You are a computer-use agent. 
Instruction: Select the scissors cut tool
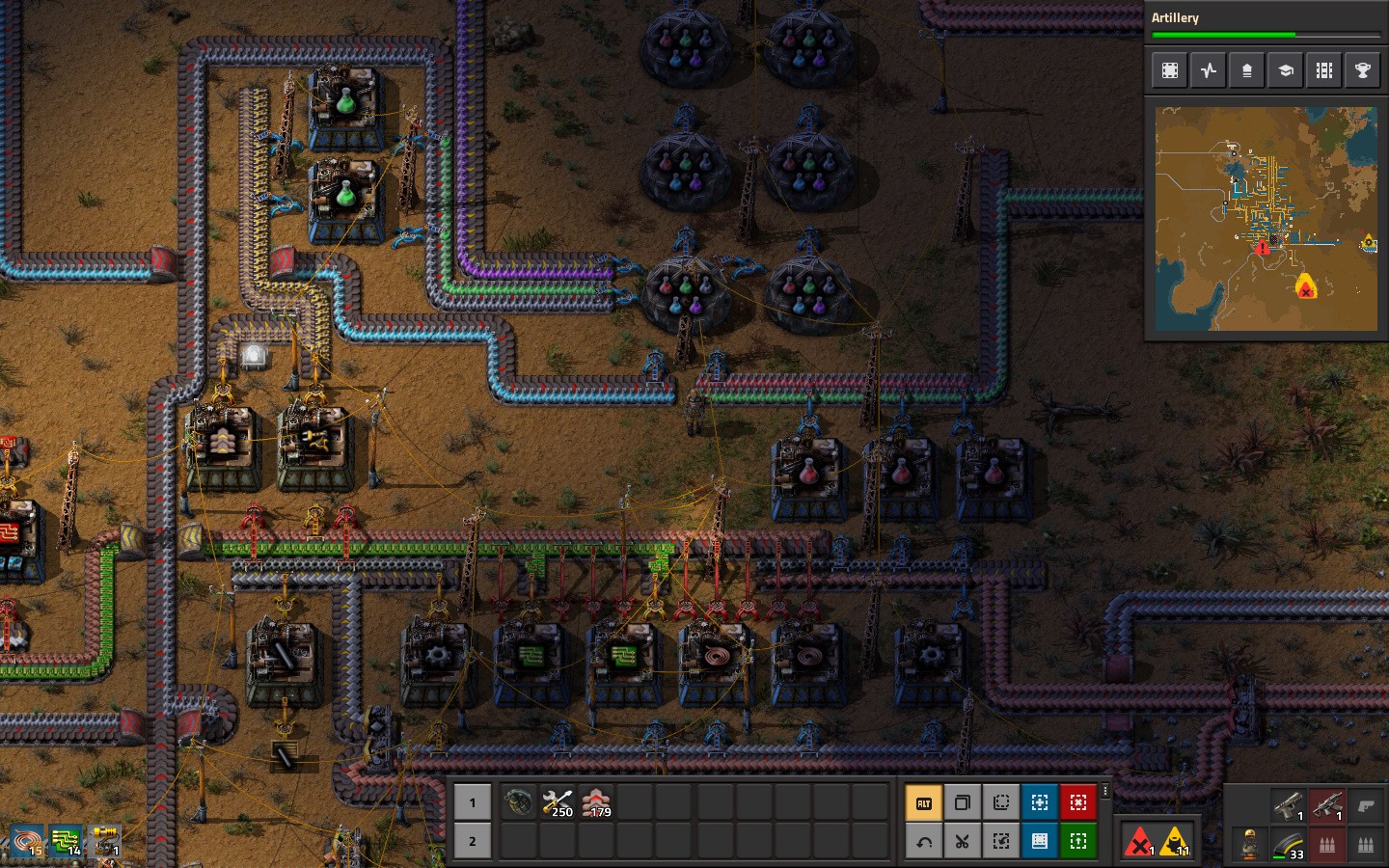click(x=962, y=841)
